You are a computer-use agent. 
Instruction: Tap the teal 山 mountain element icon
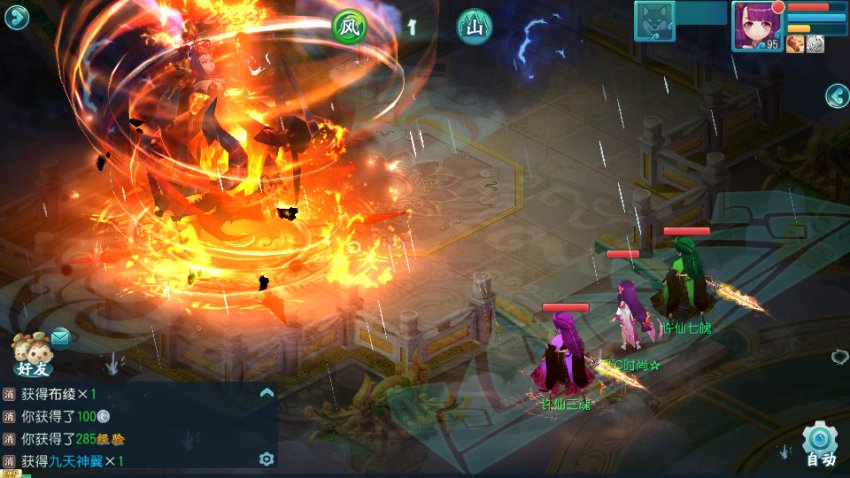[x=474, y=26]
